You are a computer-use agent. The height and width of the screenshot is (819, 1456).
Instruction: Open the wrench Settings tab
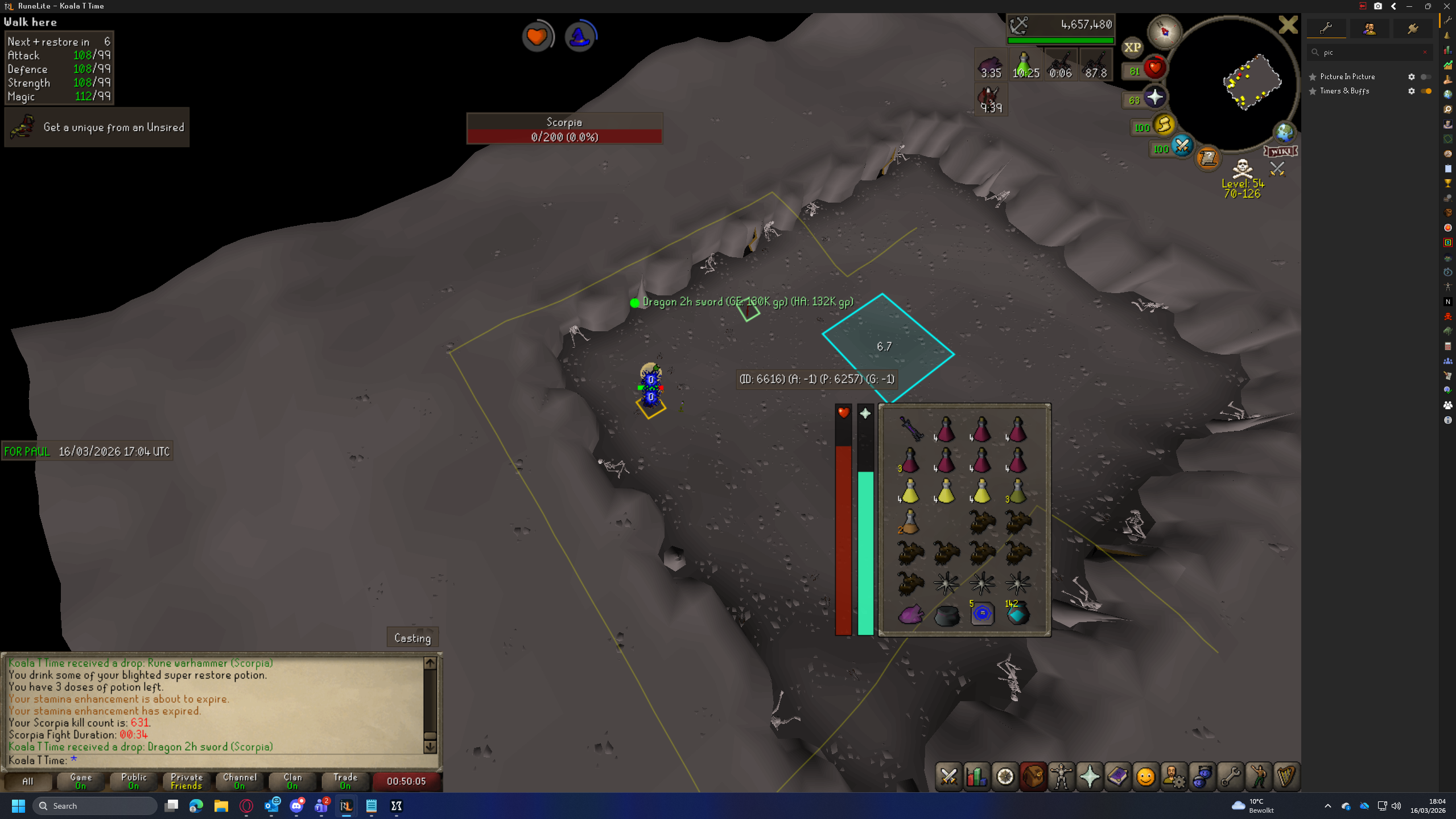(1230, 777)
